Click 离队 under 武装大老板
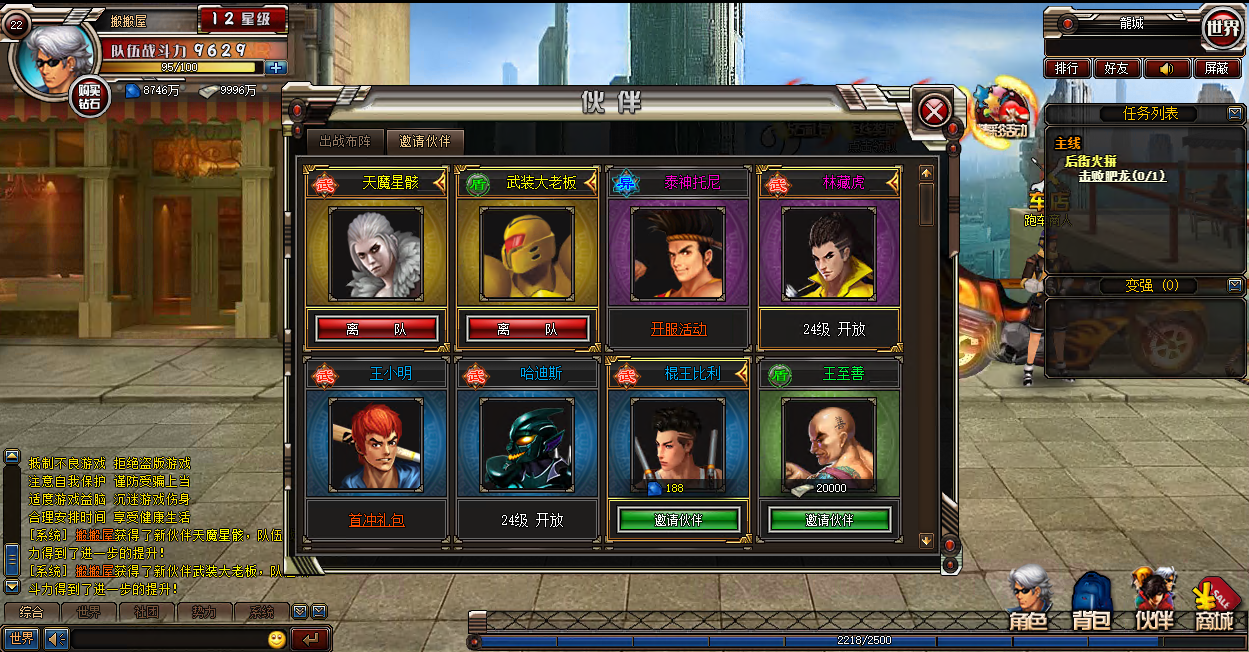 click(x=527, y=329)
